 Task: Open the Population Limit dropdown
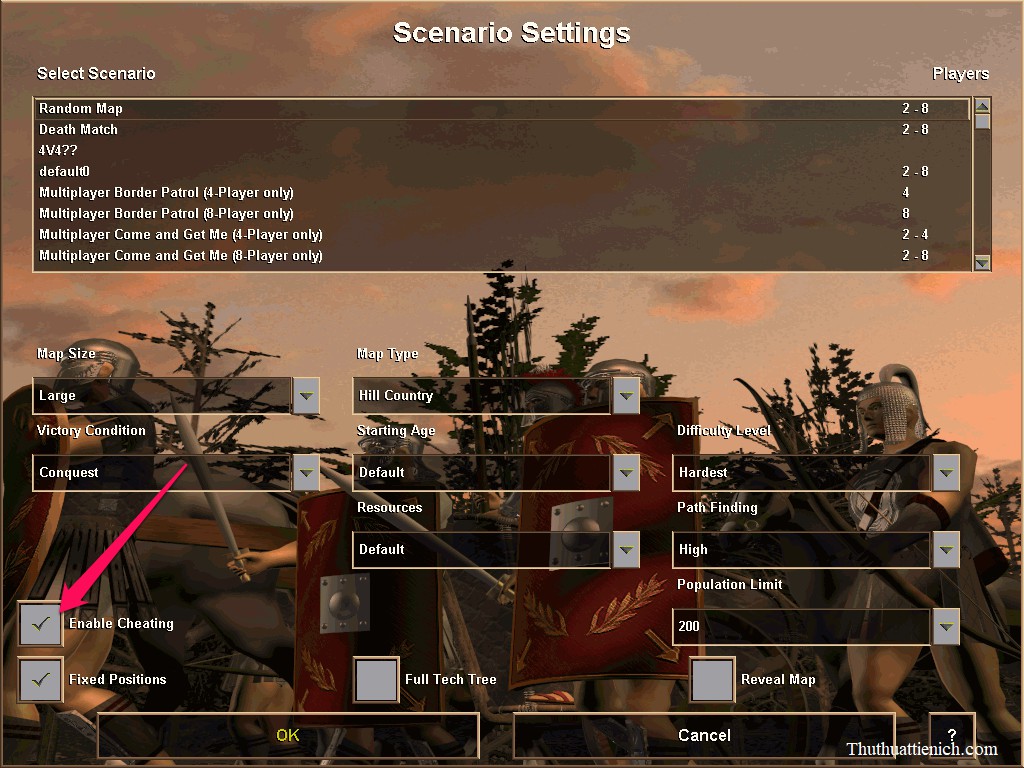(946, 627)
